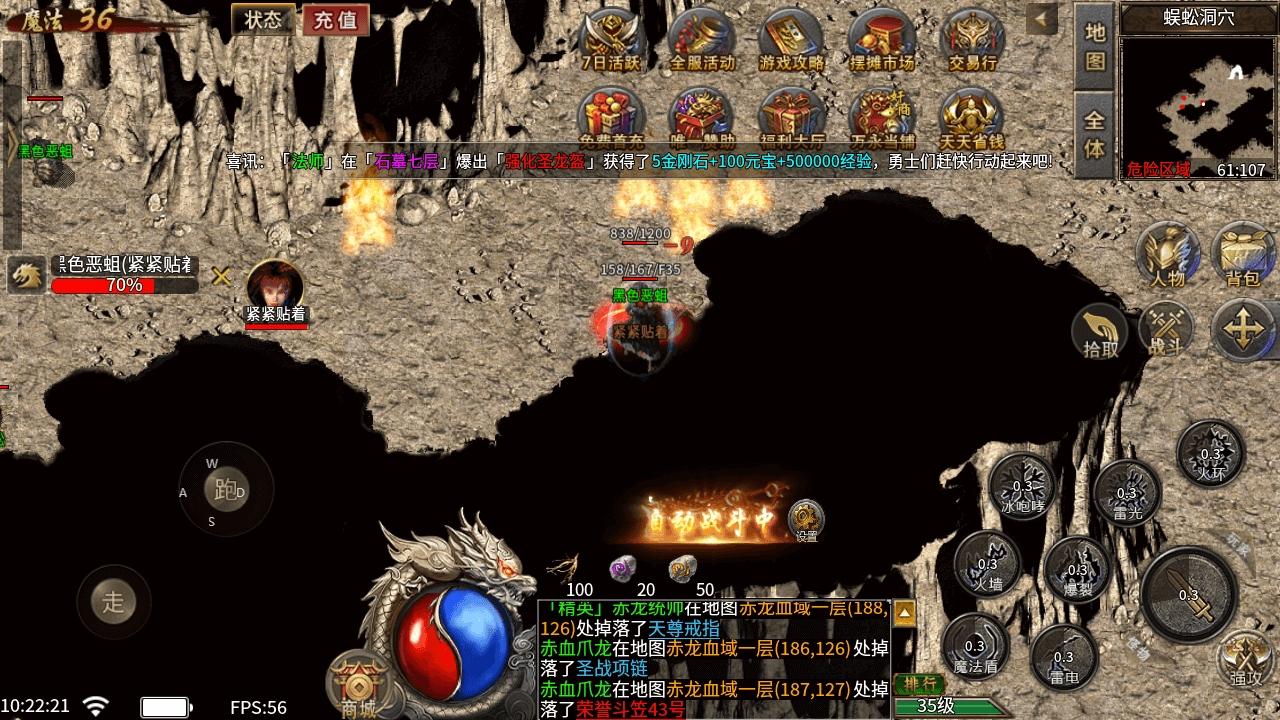Open the 充值 recharge shop
Viewport: 1280px width, 720px height.
click(336, 20)
